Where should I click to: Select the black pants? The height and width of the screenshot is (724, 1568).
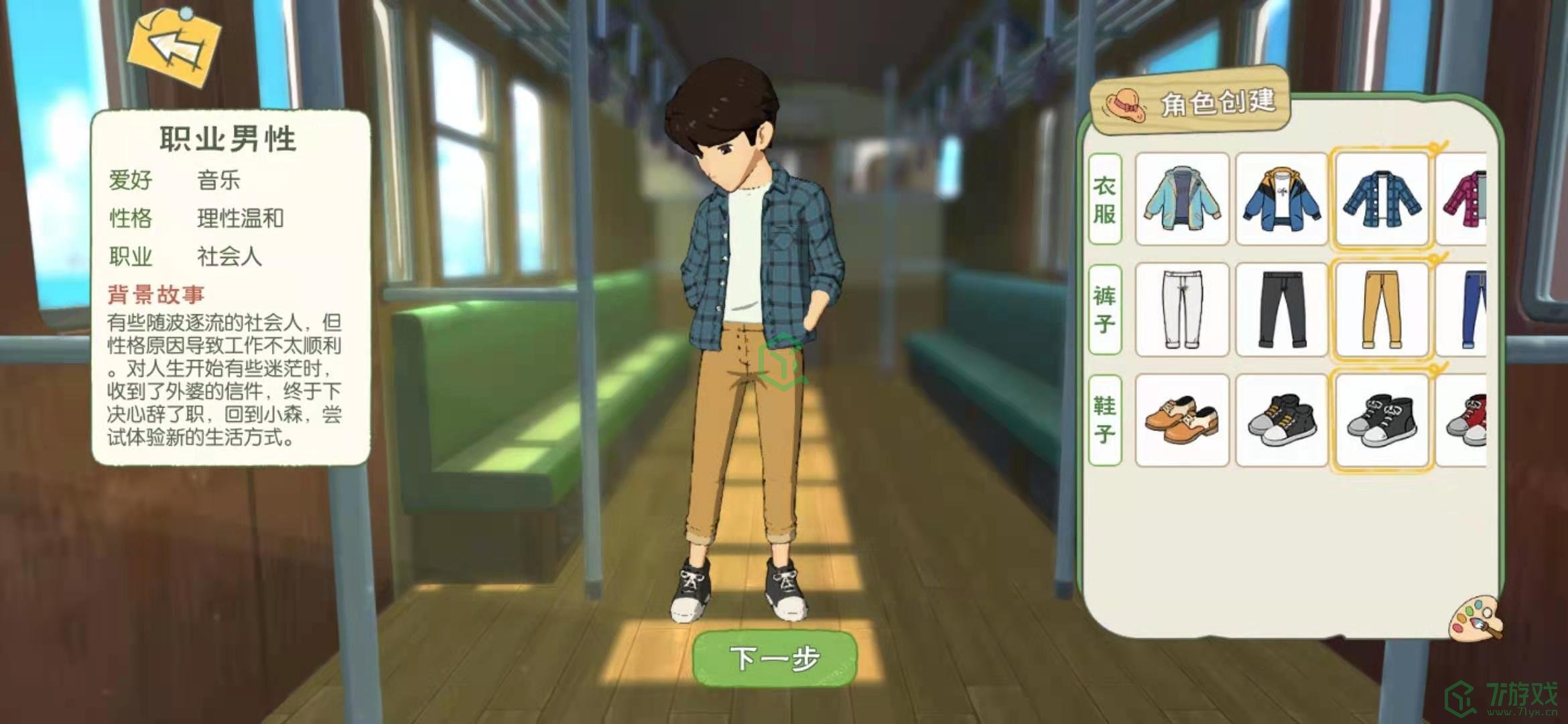pos(1281,309)
